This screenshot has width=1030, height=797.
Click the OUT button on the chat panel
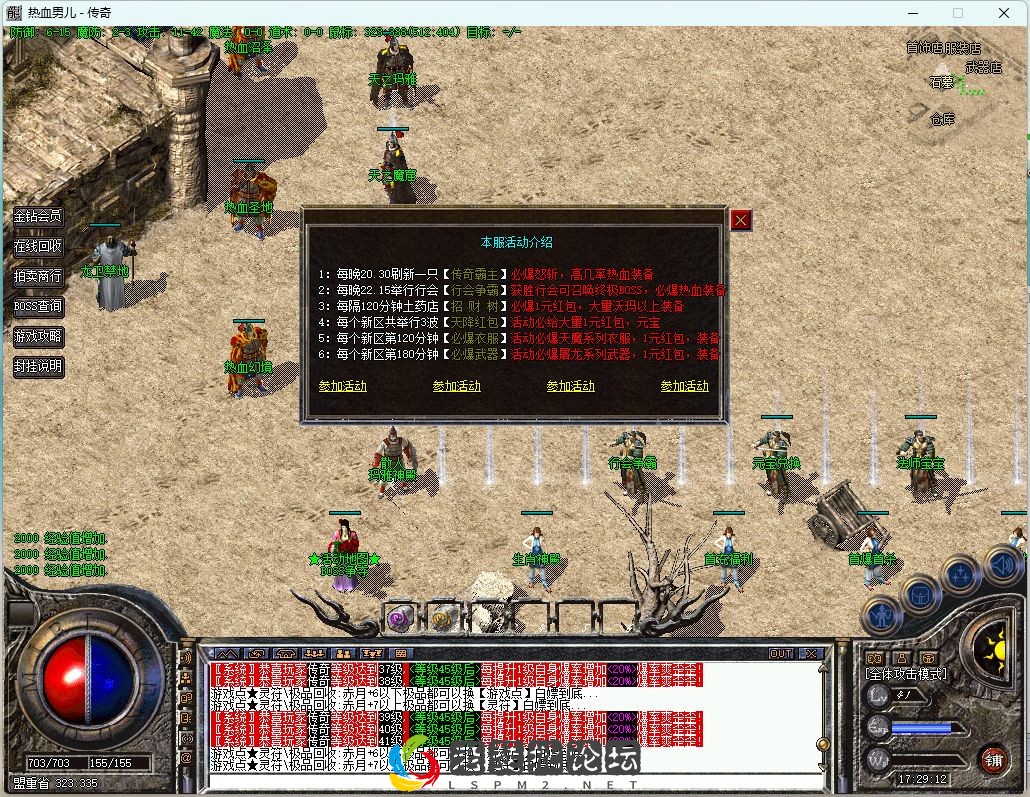pyautogui.click(x=781, y=653)
